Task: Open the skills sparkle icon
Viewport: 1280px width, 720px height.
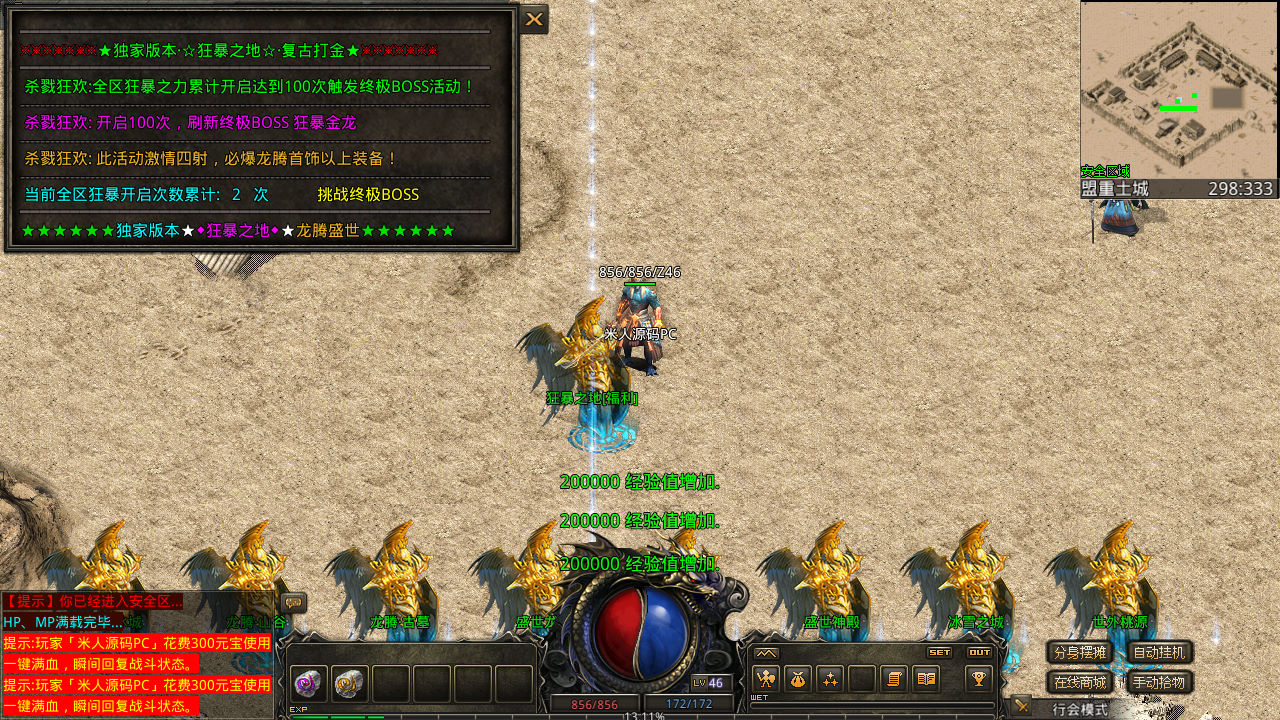Action: tap(829, 679)
